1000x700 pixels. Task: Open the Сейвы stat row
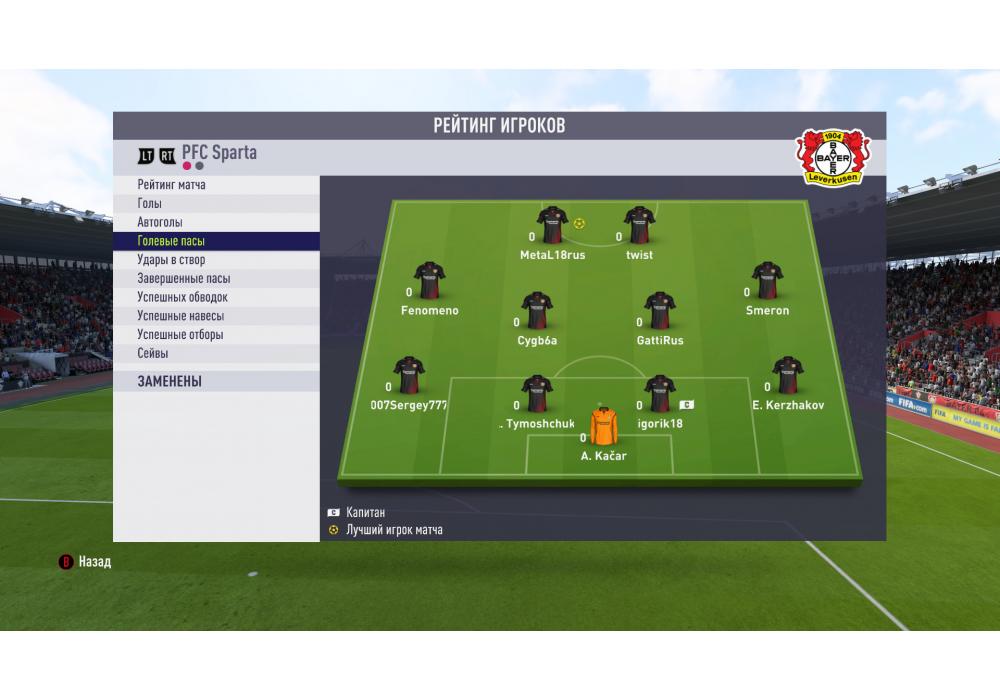tap(216, 353)
